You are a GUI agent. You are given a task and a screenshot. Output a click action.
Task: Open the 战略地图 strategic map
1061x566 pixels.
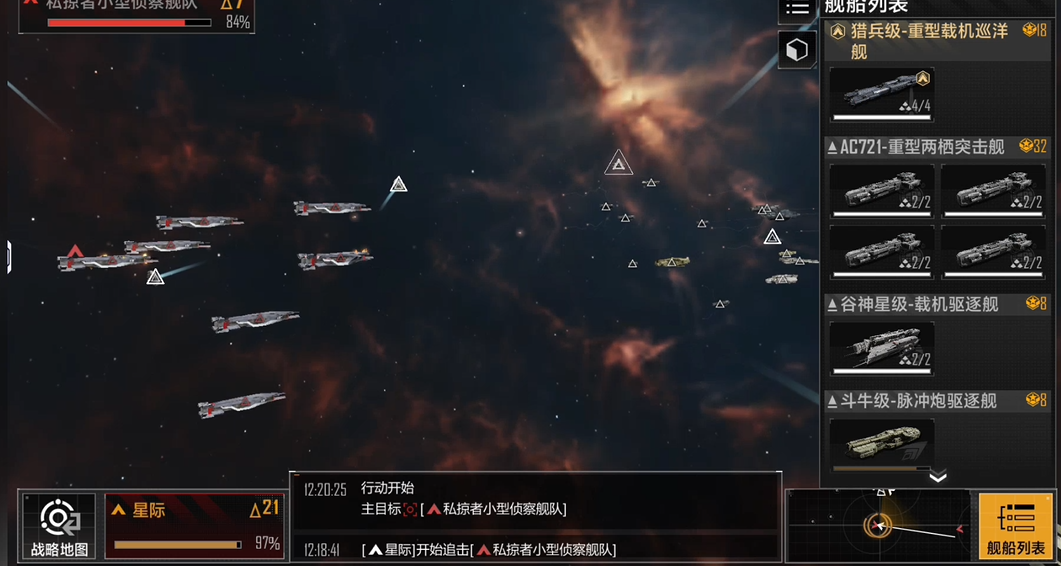59,526
